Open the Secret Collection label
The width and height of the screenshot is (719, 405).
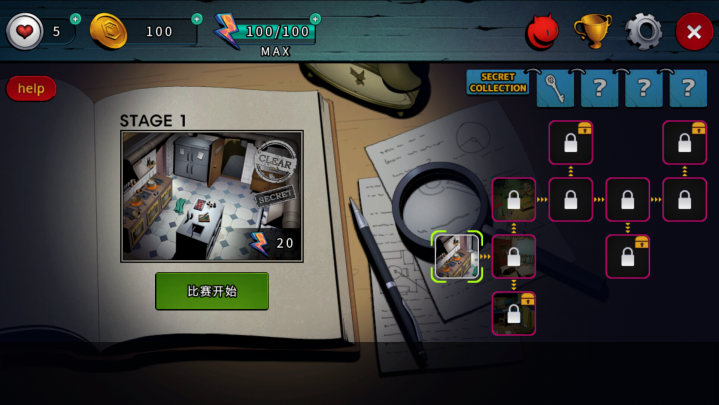[498, 83]
